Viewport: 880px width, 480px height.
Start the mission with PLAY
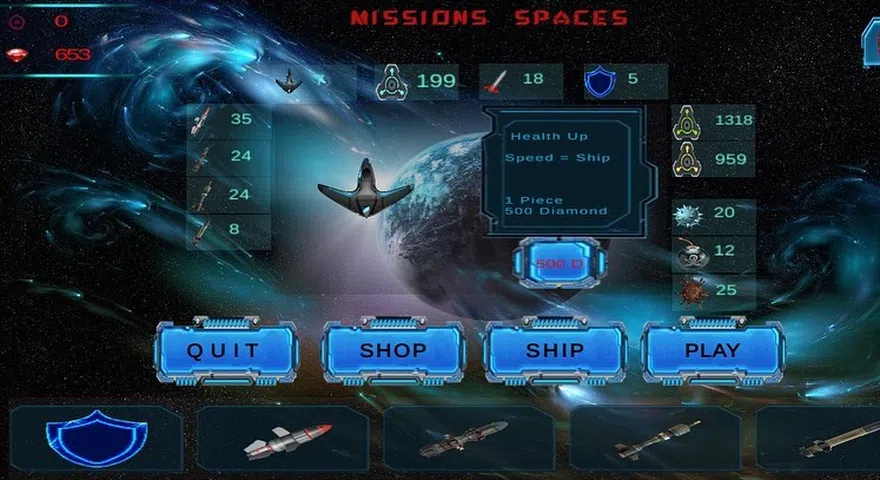click(x=712, y=351)
